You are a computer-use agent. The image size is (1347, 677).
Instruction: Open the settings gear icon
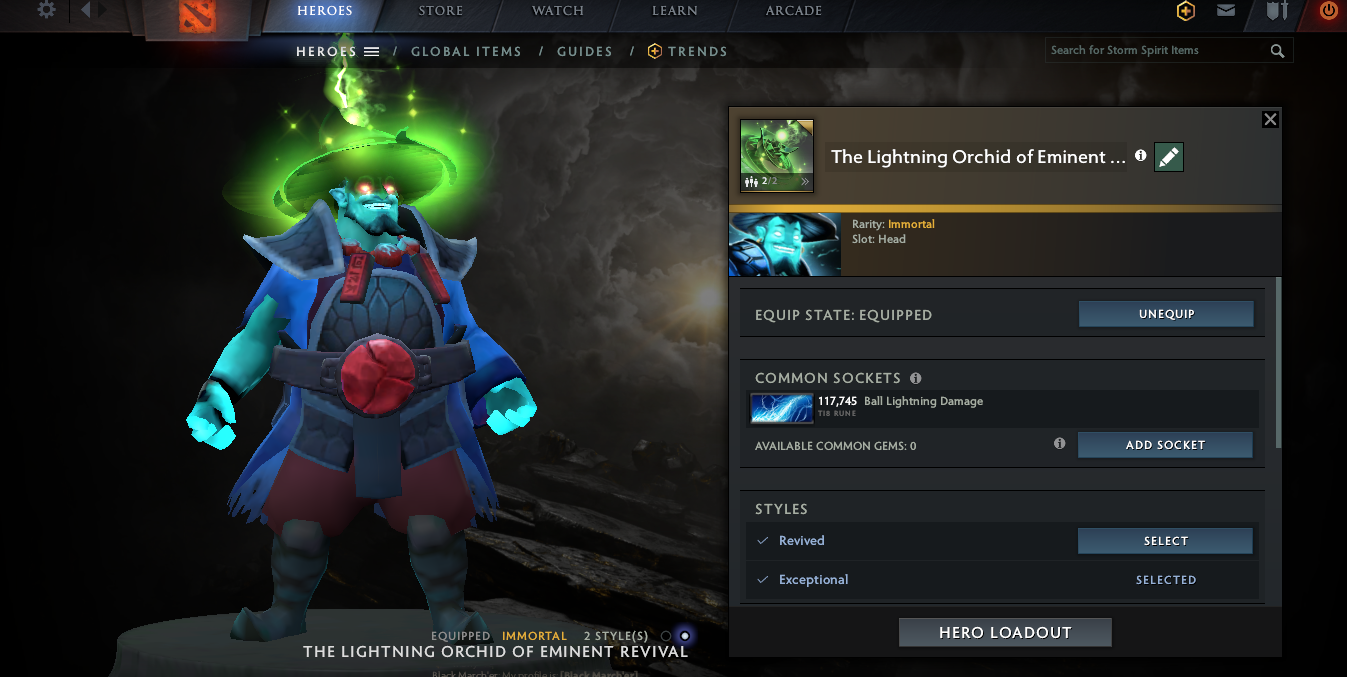[x=46, y=10]
